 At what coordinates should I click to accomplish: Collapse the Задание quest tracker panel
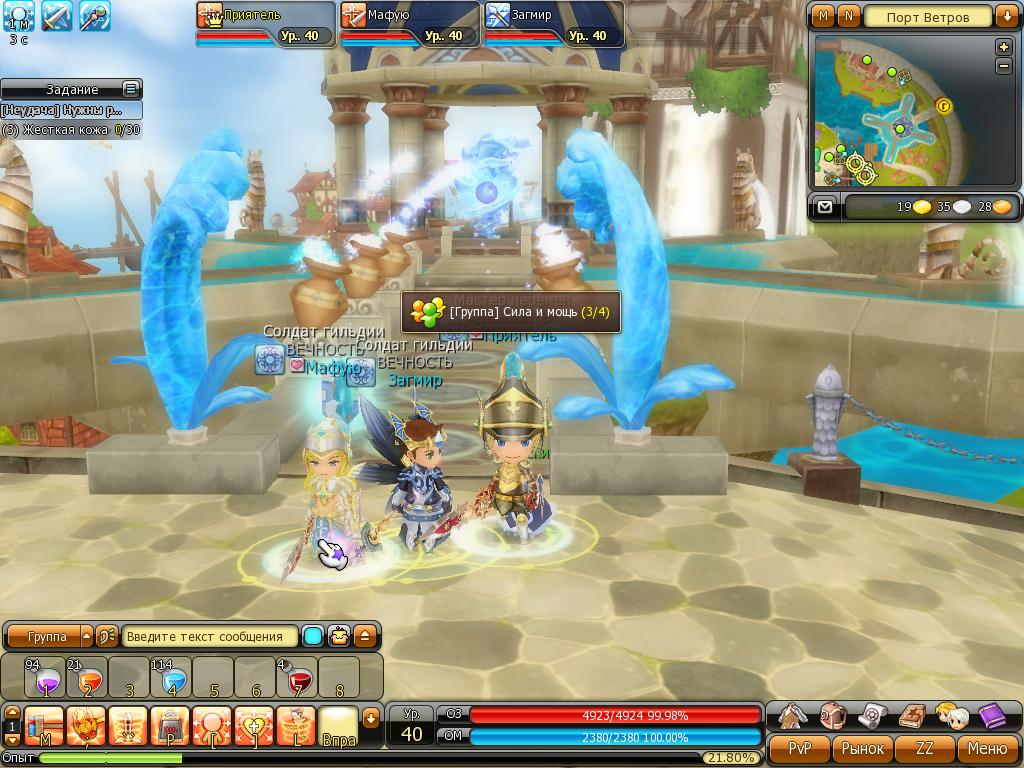coord(130,89)
